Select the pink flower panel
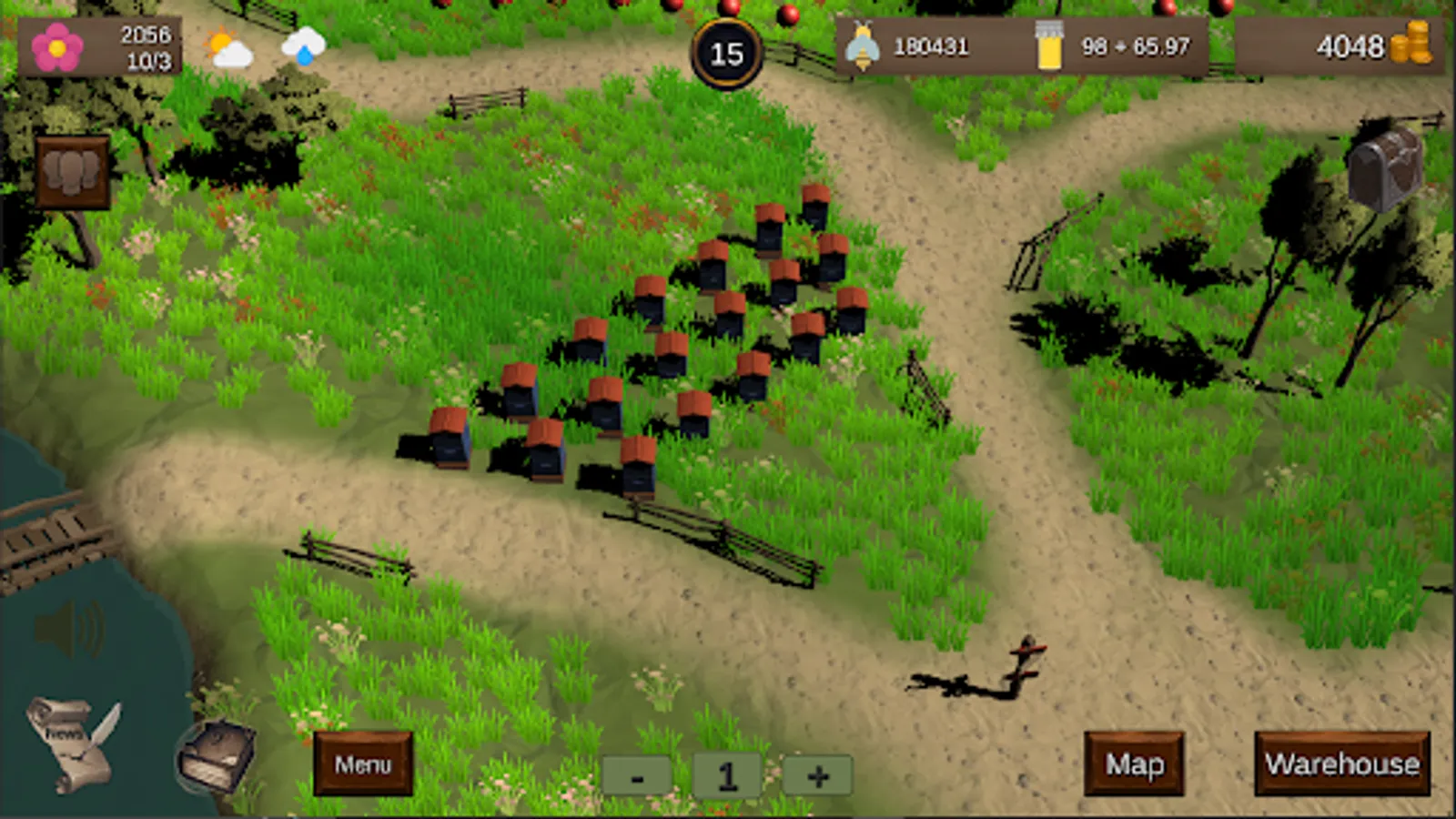 57,47
